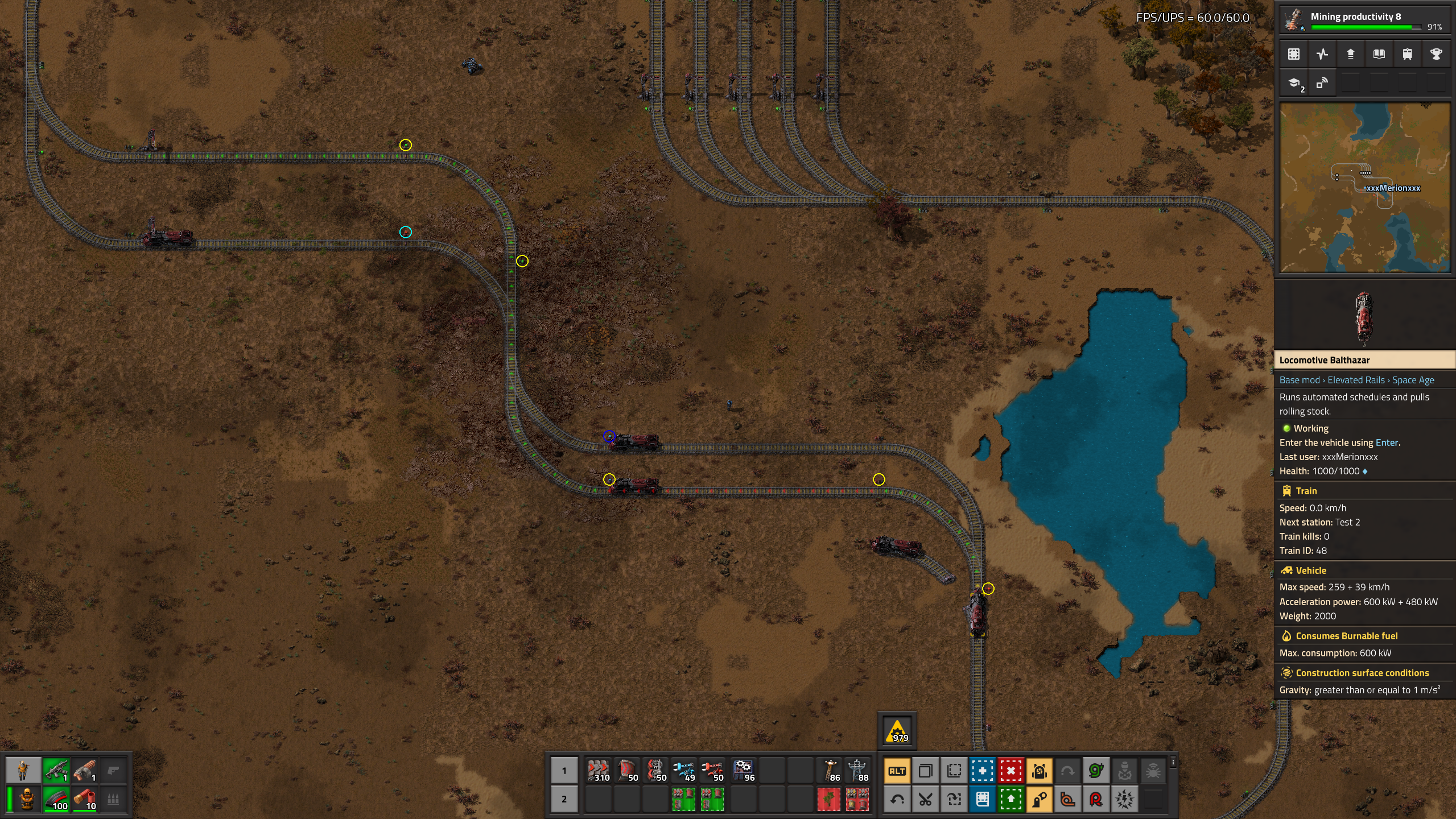
Task: Select the combat shotgun weapon slot
Action: (x=85, y=771)
